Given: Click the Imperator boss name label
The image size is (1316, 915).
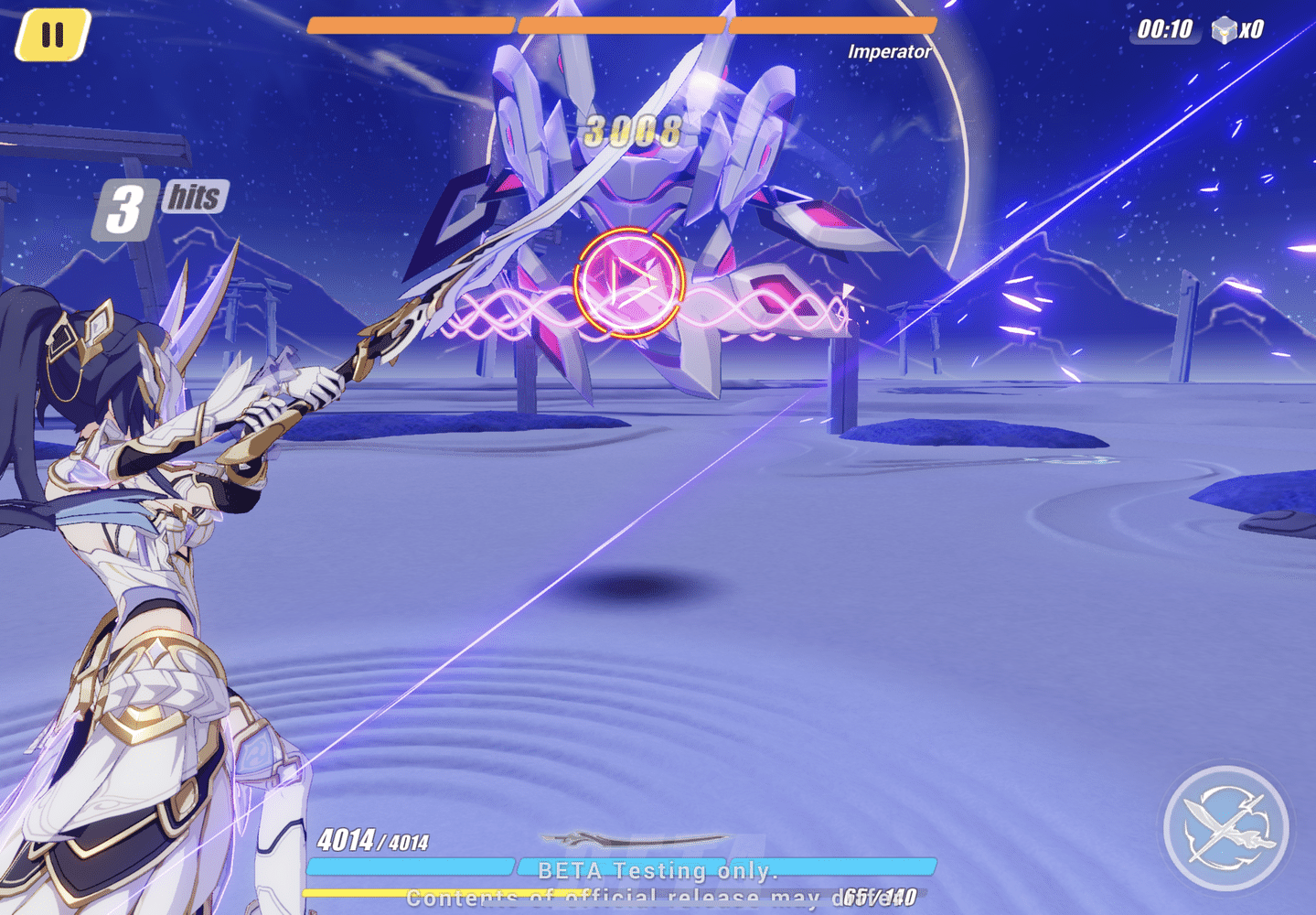Looking at the screenshot, I should pos(888,52).
